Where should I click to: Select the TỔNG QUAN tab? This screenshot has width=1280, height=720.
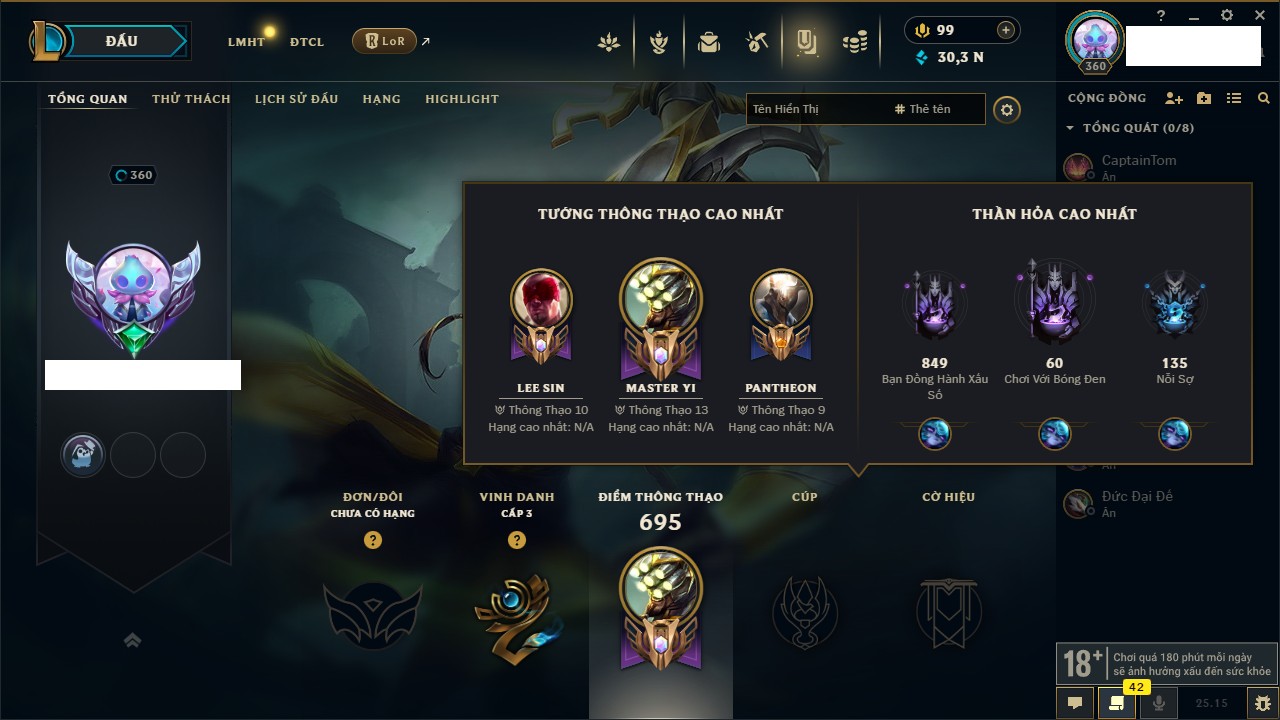(x=88, y=99)
